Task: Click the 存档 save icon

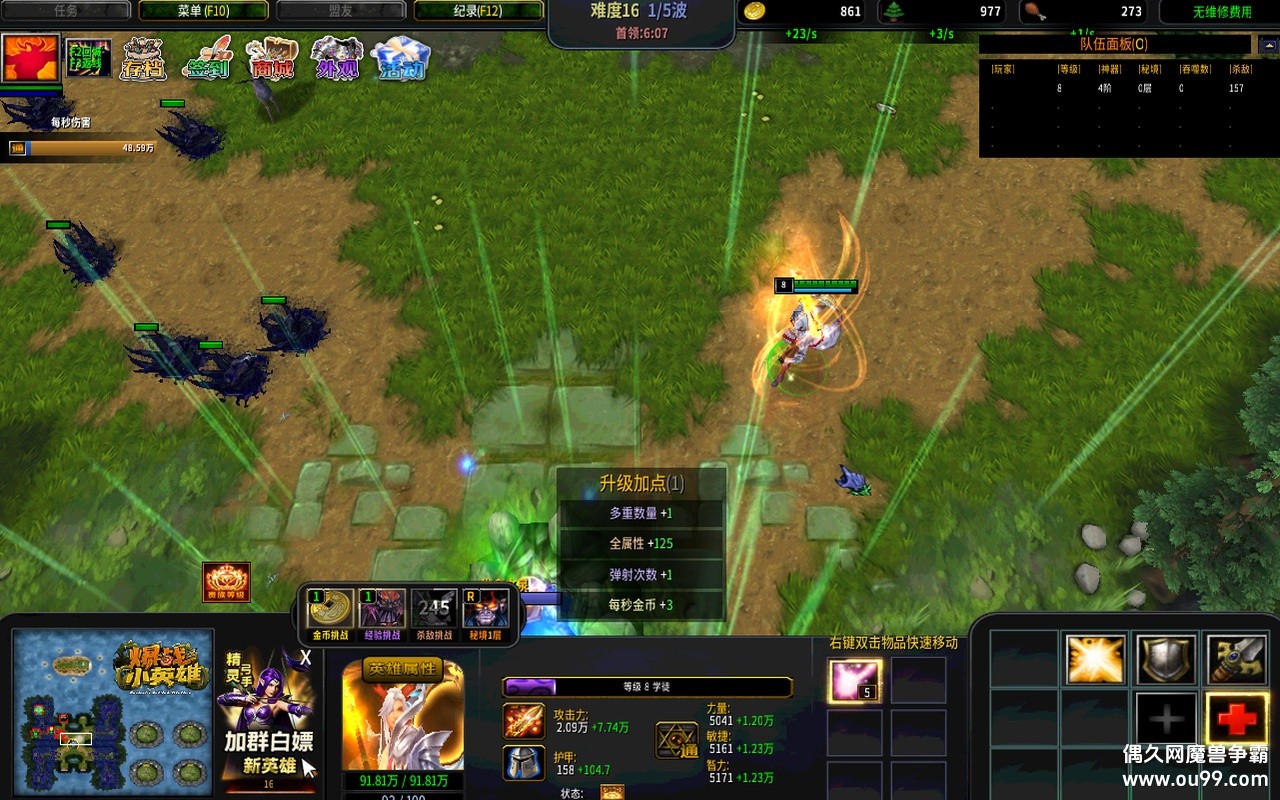Action: coord(144,59)
